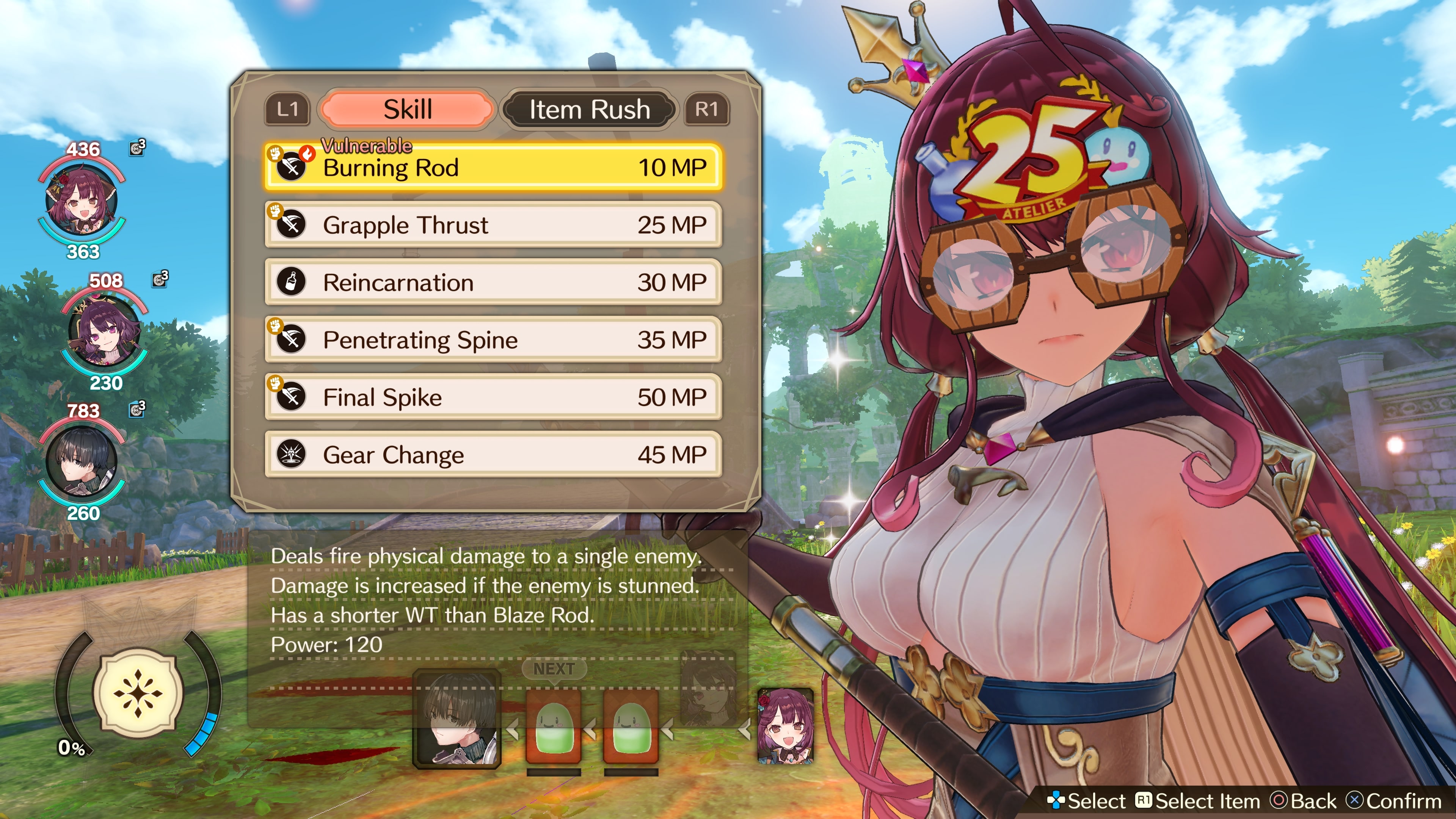The height and width of the screenshot is (819, 1456).
Task: Choose Grapple Thrust for 25 MP
Action: pos(493,225)
